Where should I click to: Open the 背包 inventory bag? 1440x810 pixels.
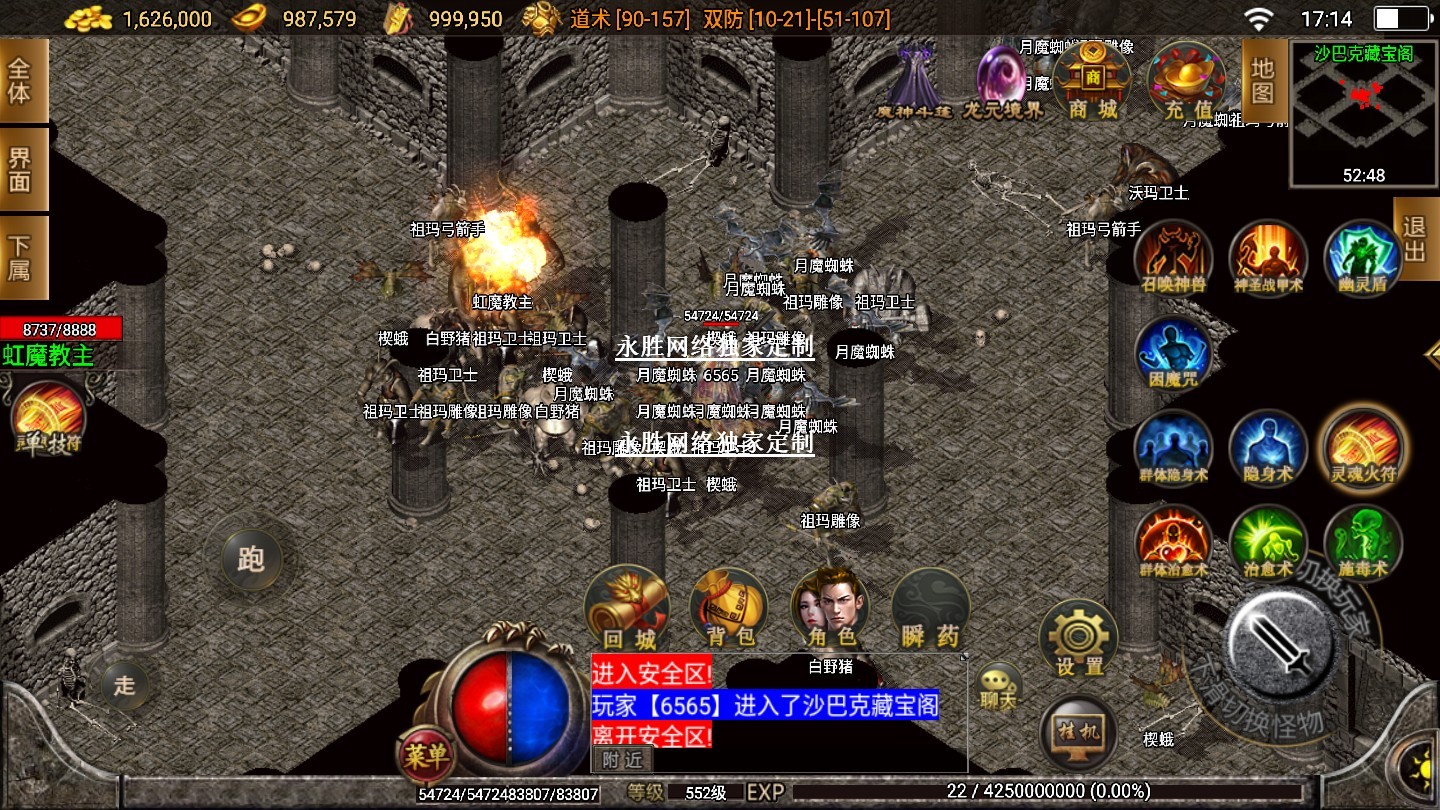(x=729, y=608)
